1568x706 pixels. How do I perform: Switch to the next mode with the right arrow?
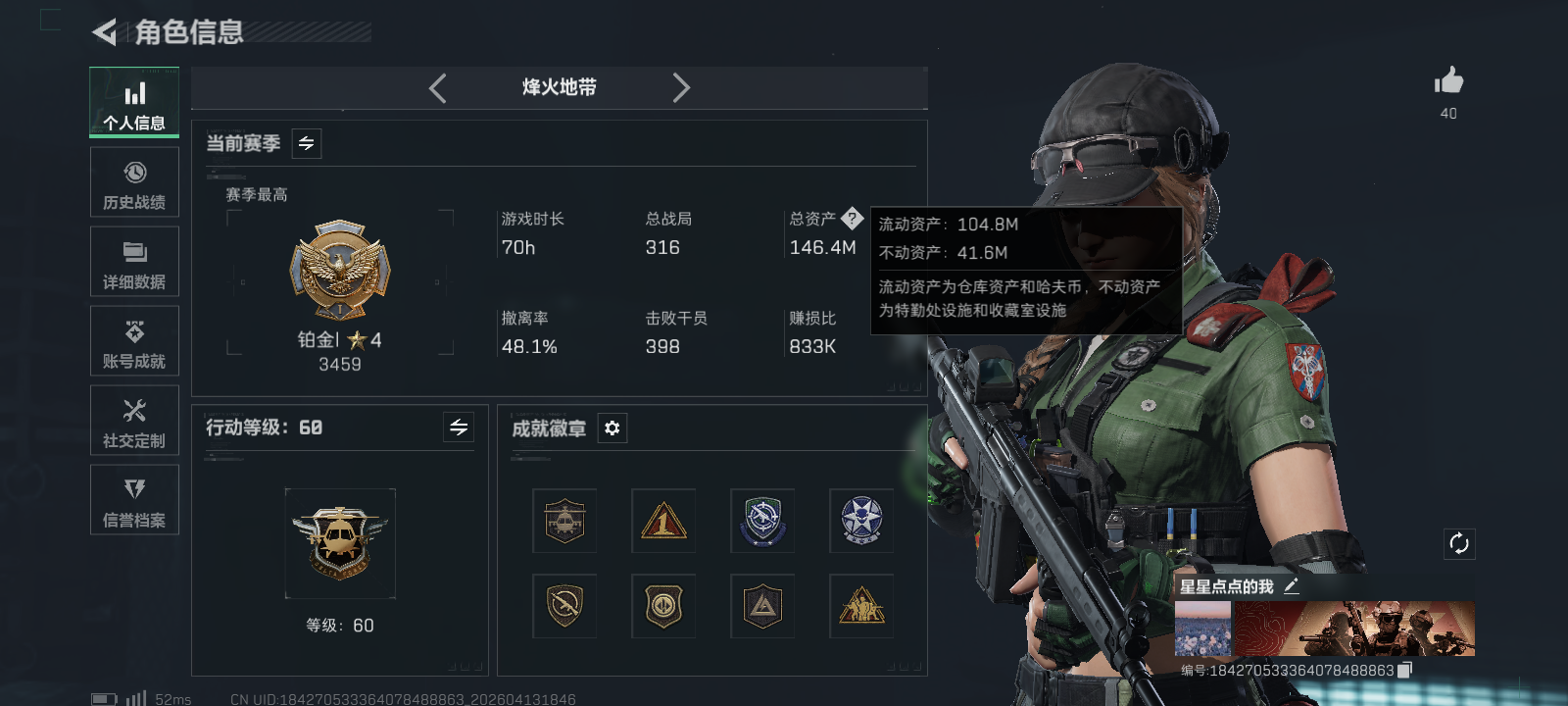click(682, 87)
